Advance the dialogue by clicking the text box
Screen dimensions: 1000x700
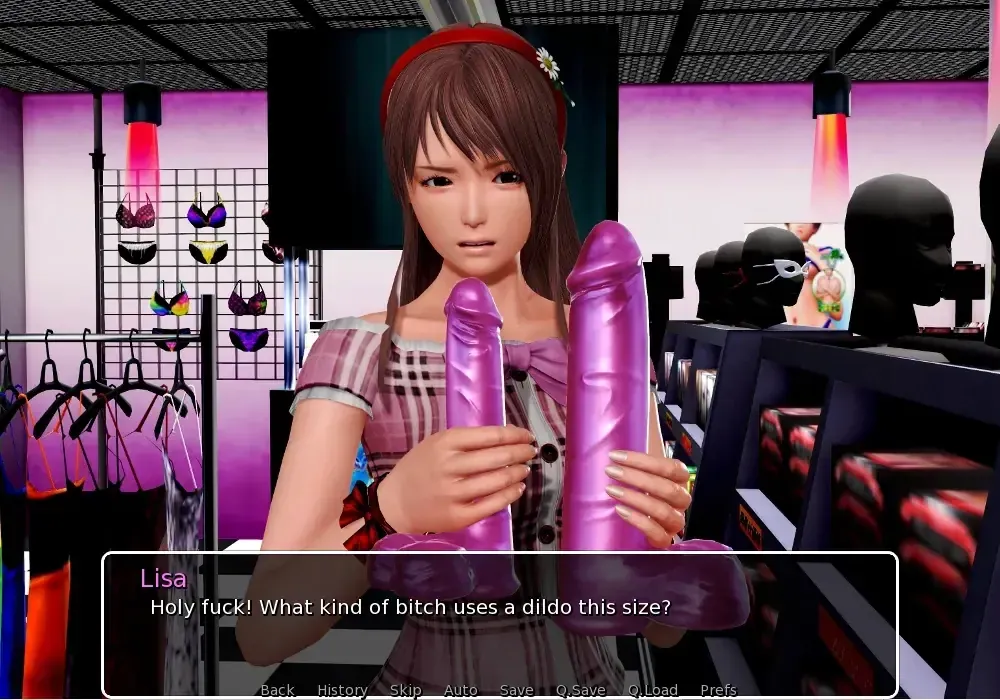coord(500,640)
